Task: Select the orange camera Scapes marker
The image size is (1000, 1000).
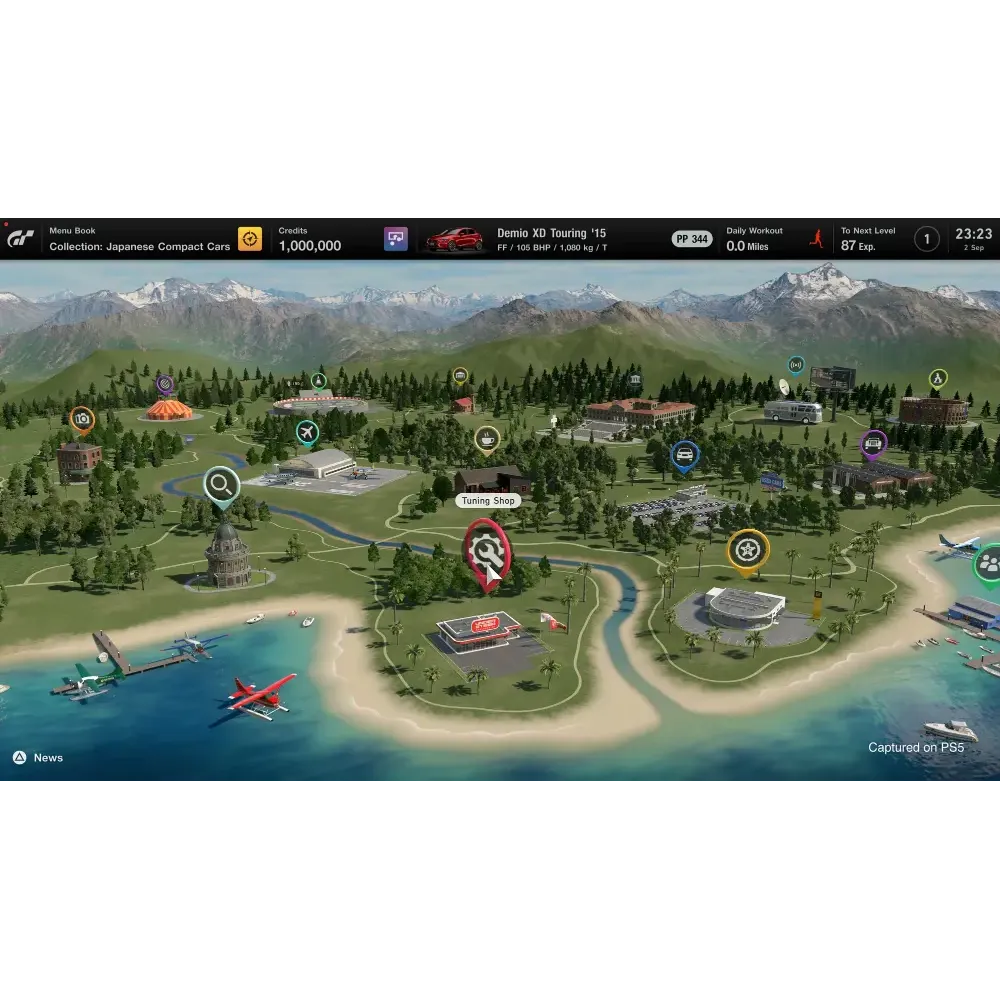Action: click(83, 418)
